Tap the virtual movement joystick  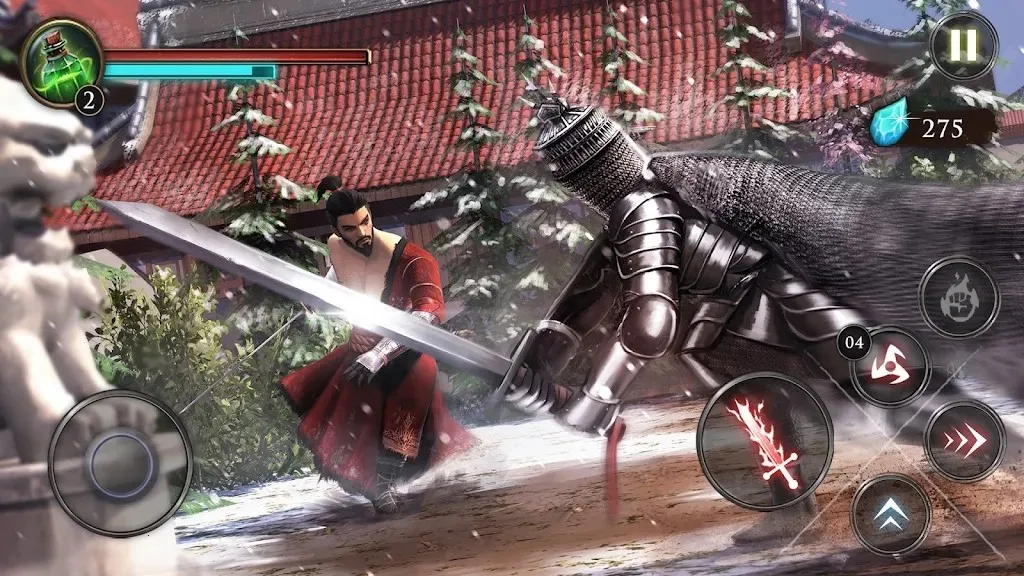coord(120,463)
